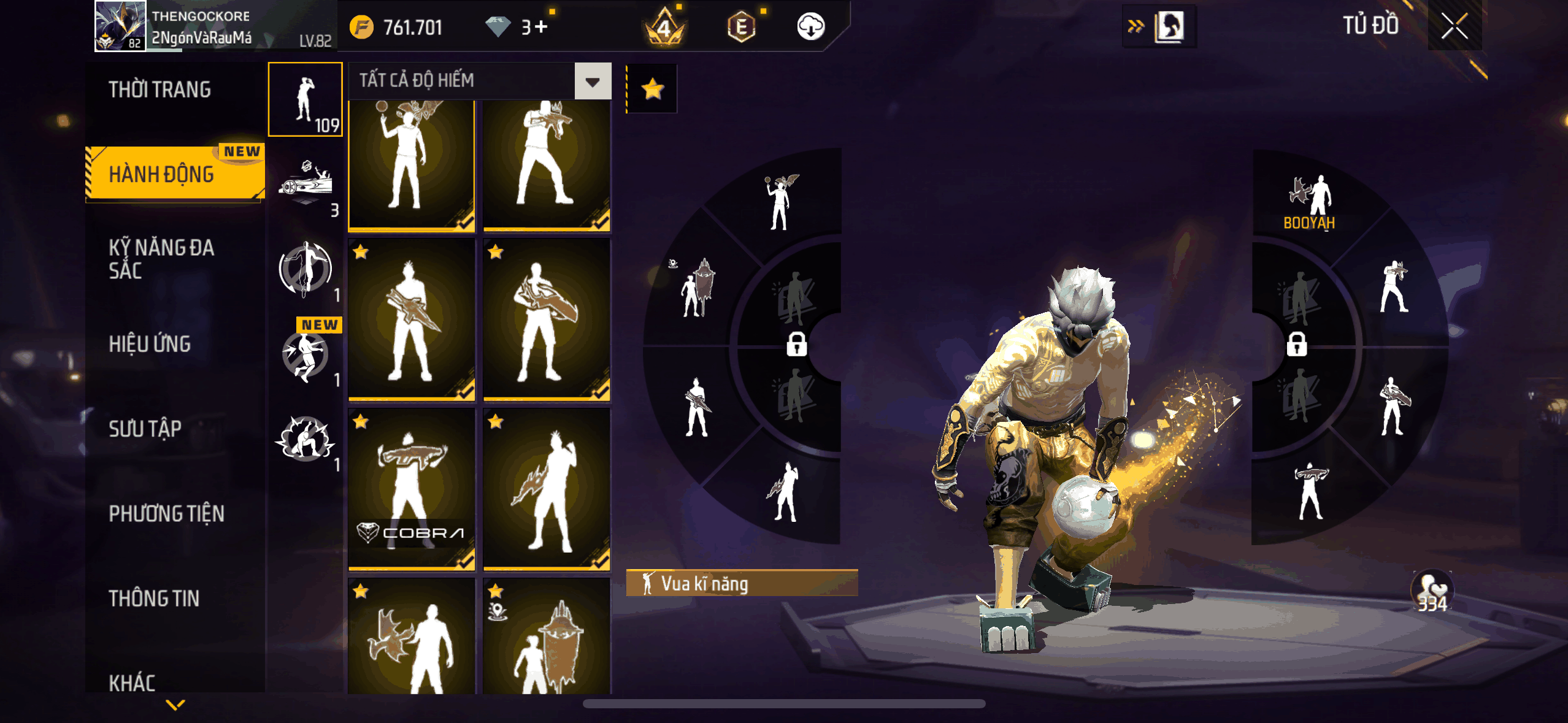The height and width of the screenshot is (723, 1568).
Task: Show the Phương Tiện category
Action: (x=166, y=513)
